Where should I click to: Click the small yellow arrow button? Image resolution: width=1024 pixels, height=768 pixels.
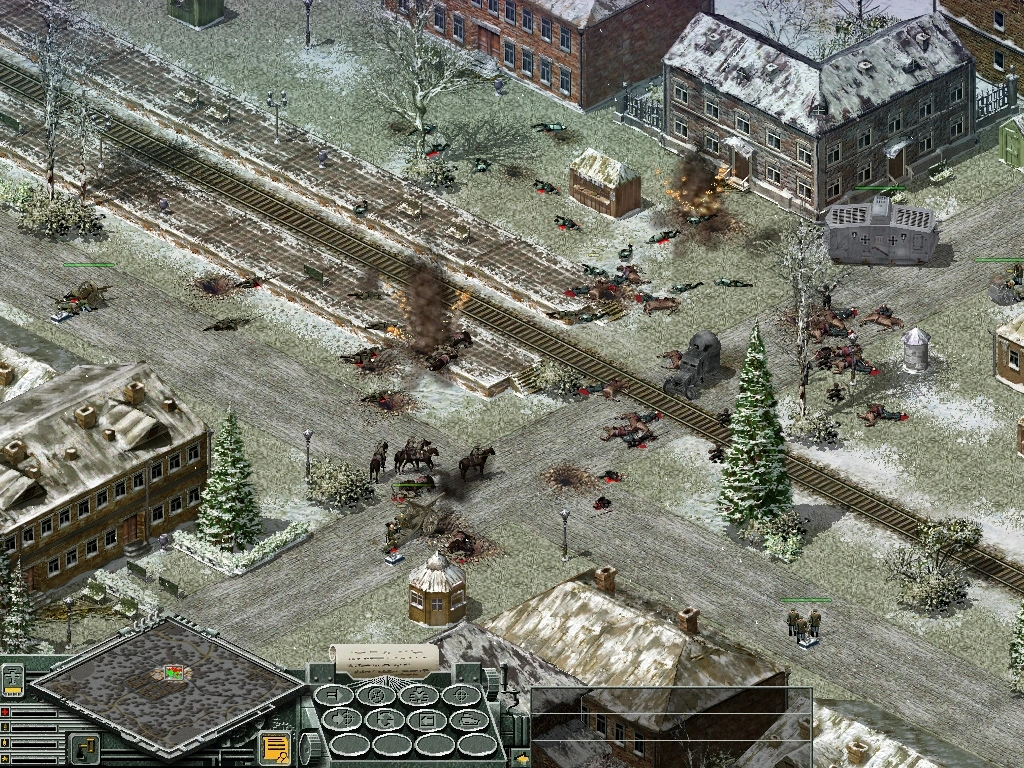pos(521,760)
